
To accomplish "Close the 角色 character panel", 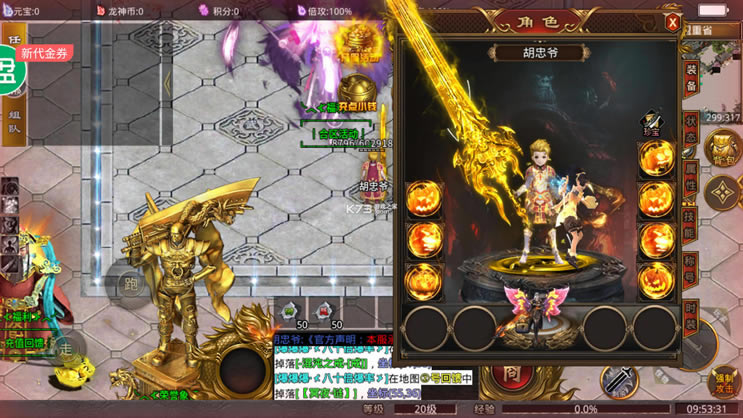I will click(673, 22).
